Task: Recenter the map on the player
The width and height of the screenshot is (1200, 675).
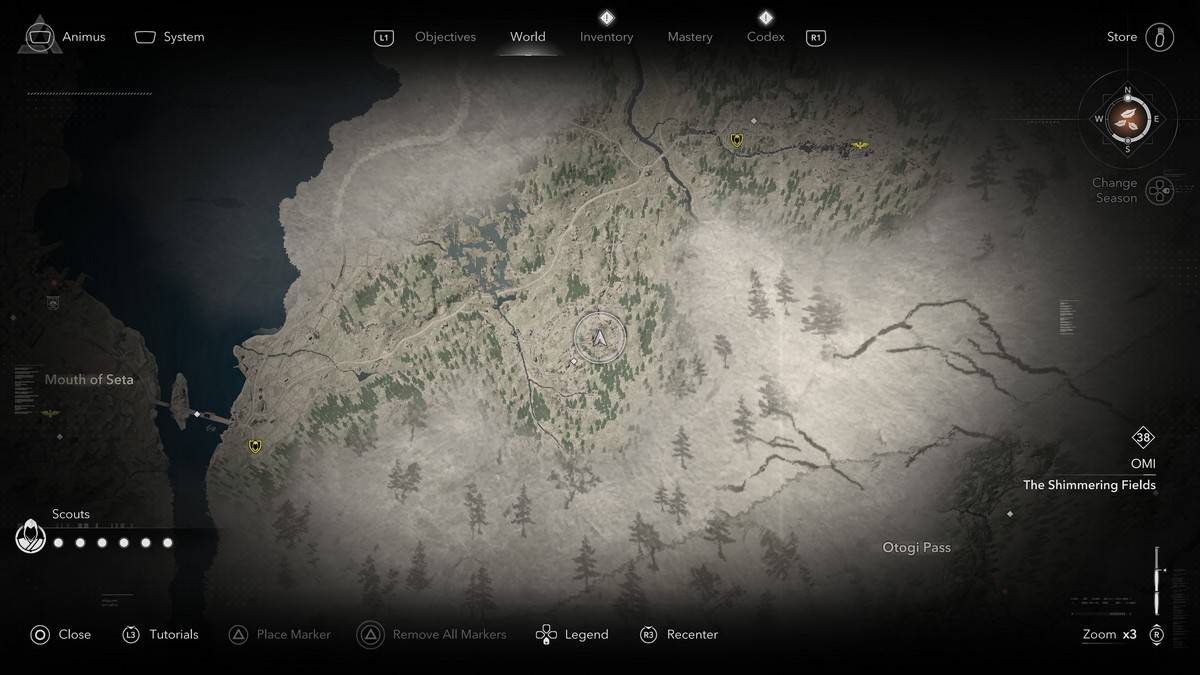Action: coord(679,634)
